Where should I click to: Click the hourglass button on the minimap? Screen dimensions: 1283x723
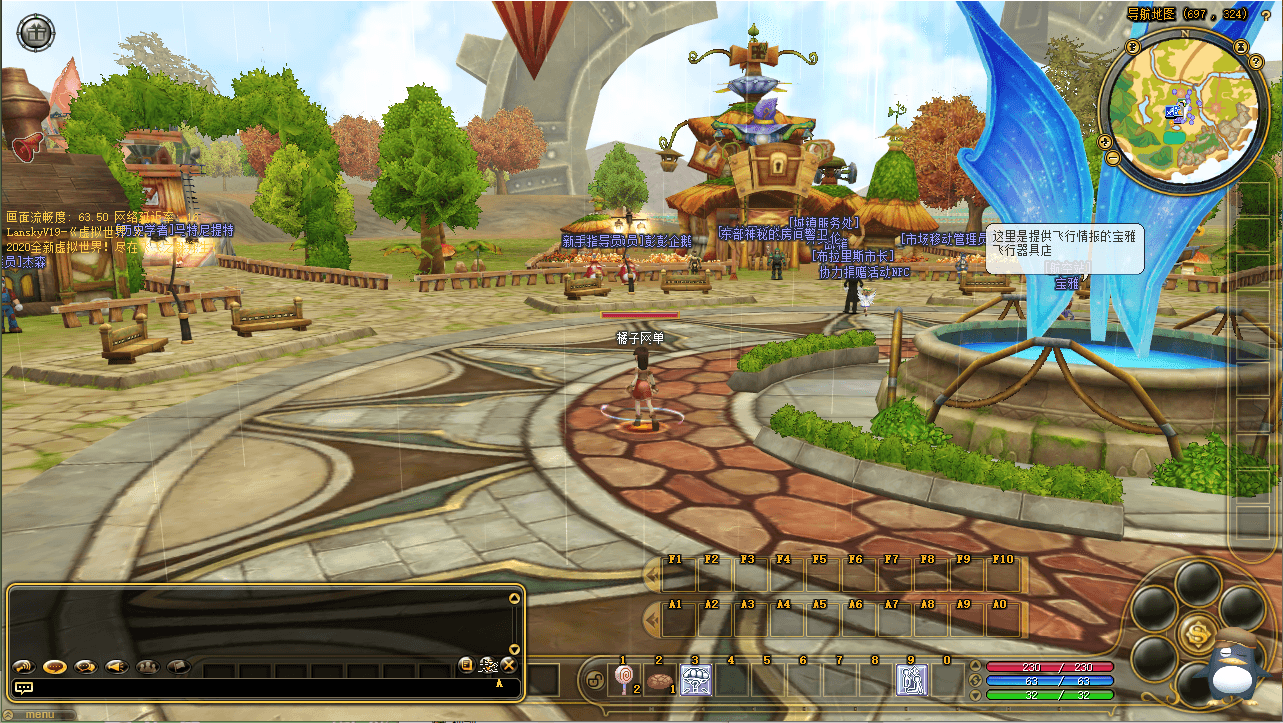(1241, 46)
